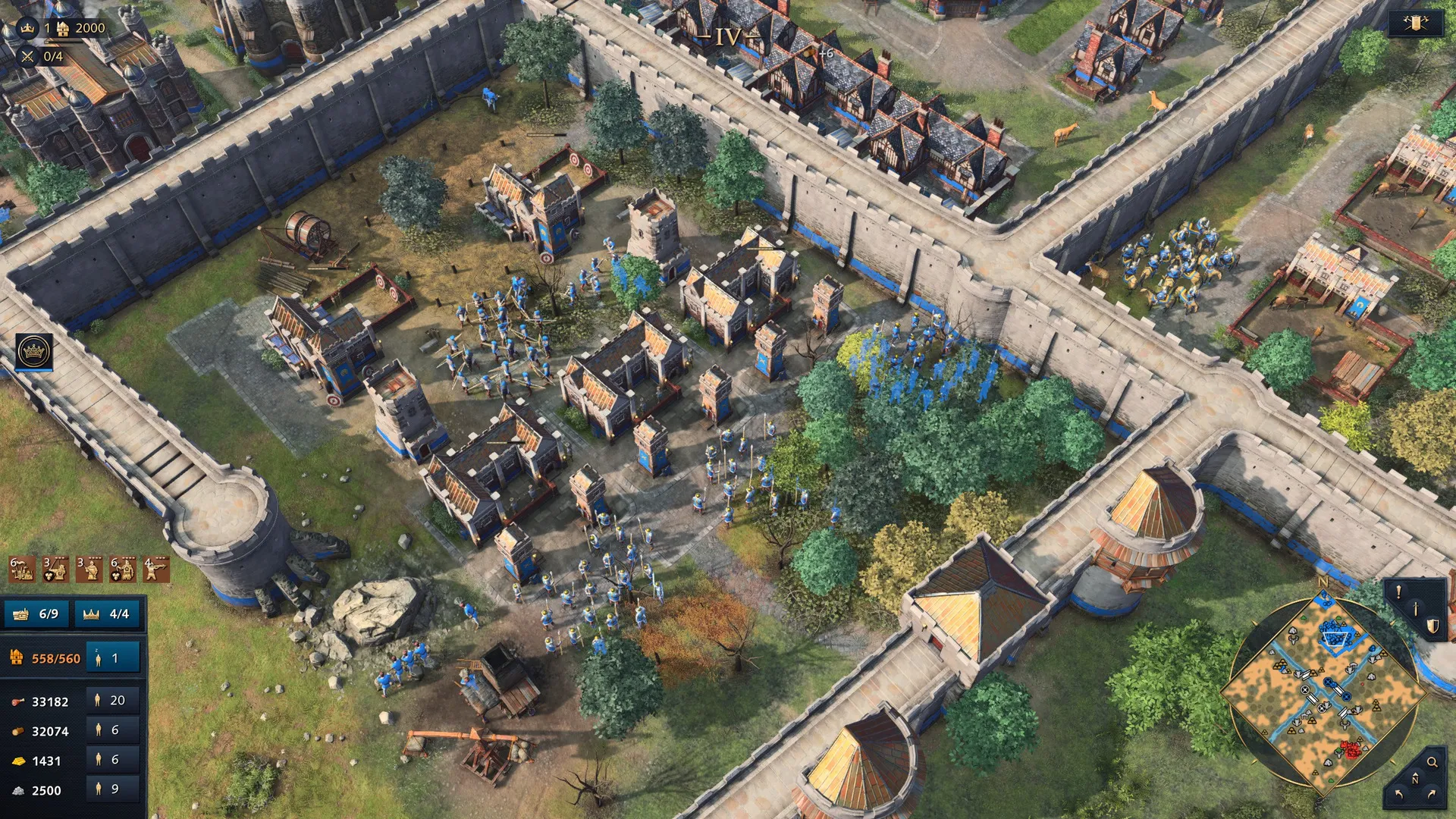1456x819 pixels.
Task: Rotate the camera left with the curved arrow
Action: (1398, 795)
